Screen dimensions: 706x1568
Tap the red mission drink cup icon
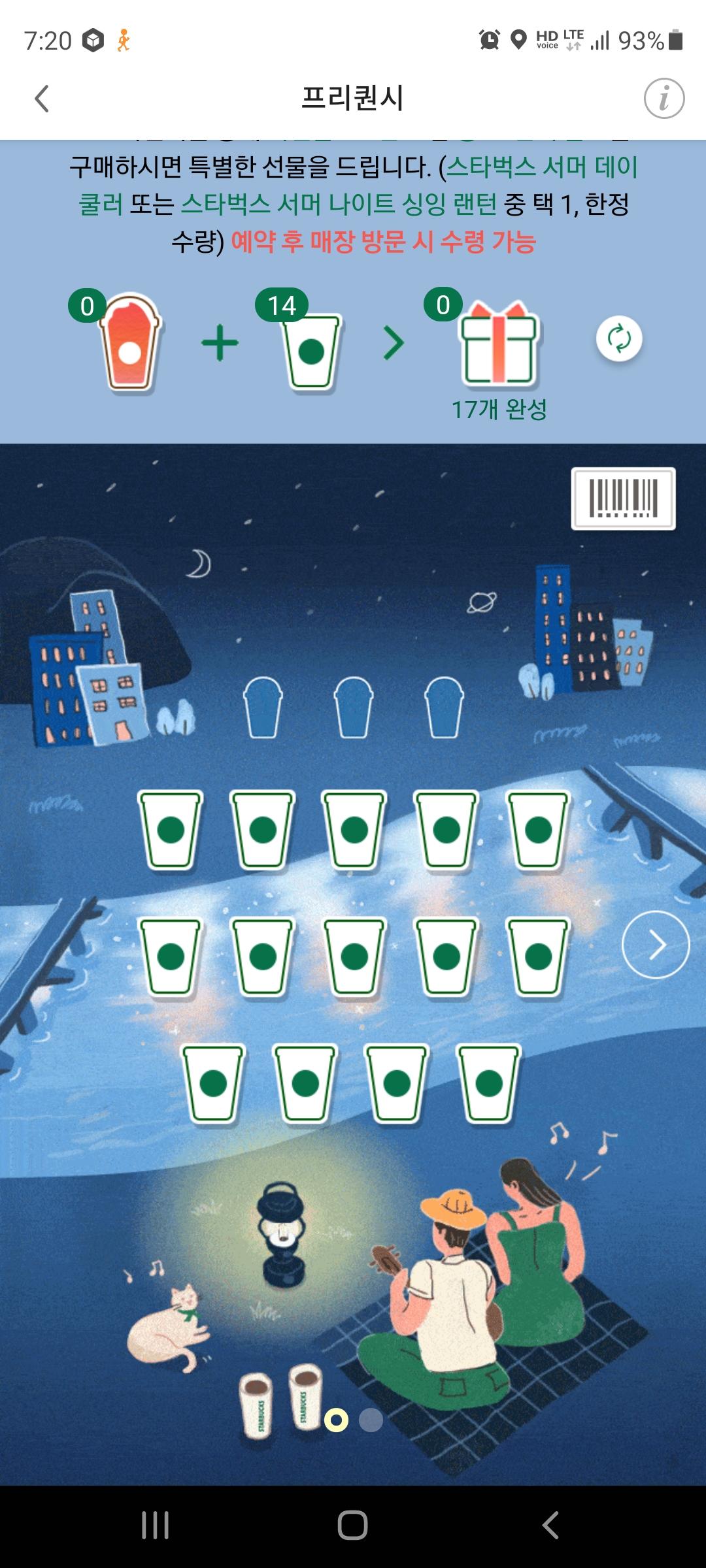[x=130, y=343]
